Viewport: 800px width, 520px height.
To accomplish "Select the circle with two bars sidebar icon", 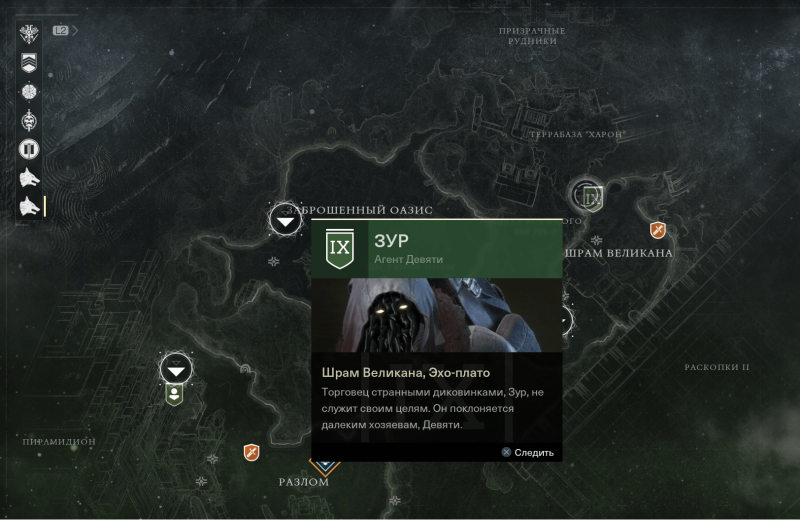I will coord(30,149).
